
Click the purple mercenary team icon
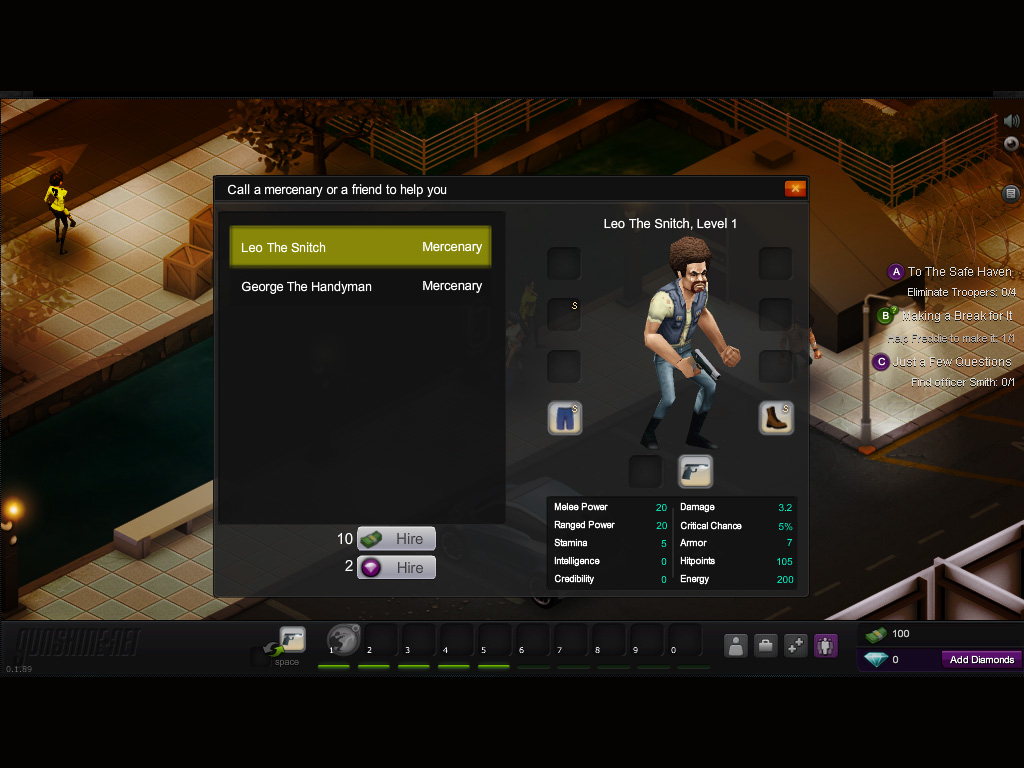pos(825,646)
